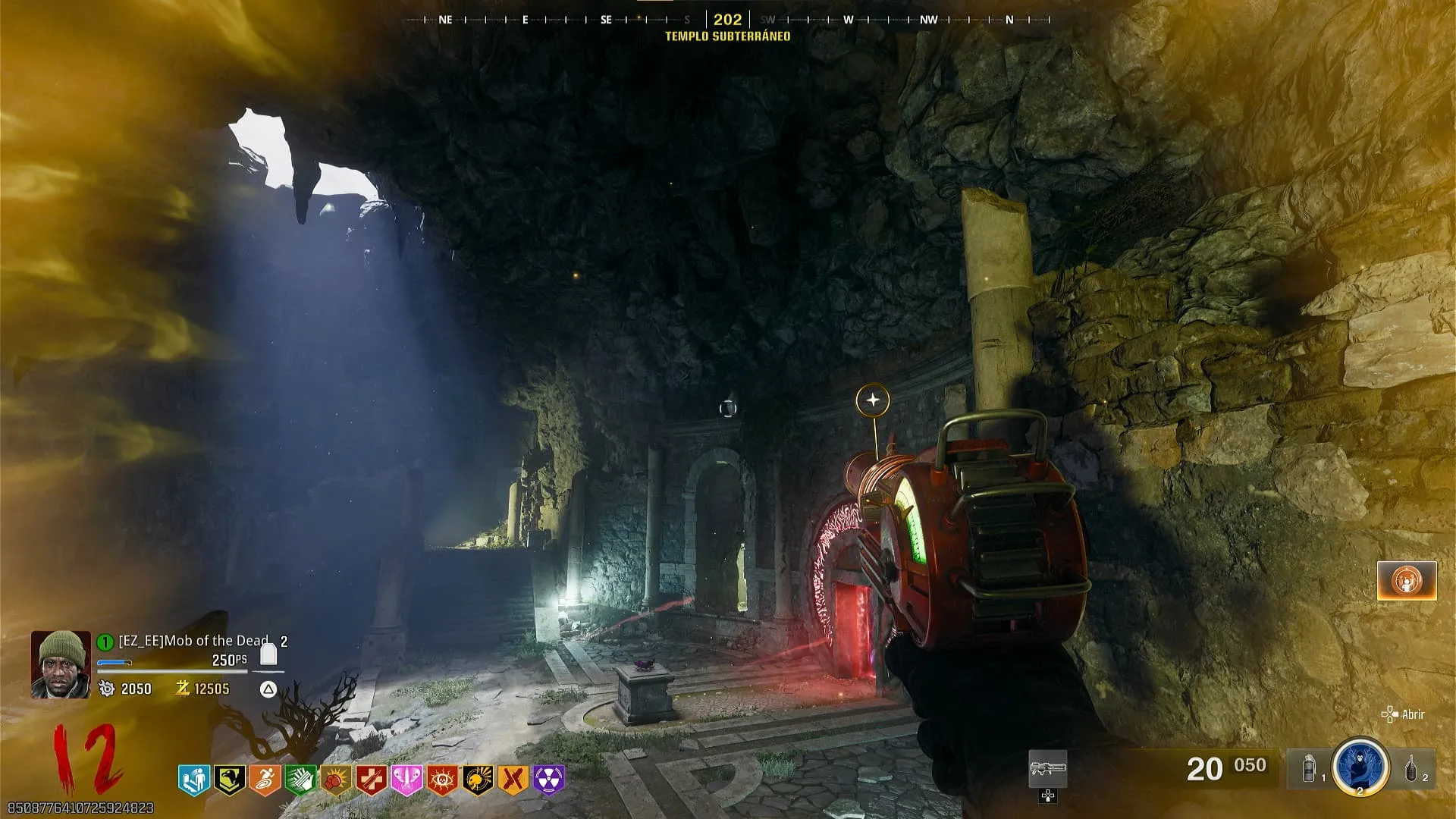Select the purple radiation PhD Flopper perk
The height and width of the screenshot is (819, 1456).
pos(549,780)
